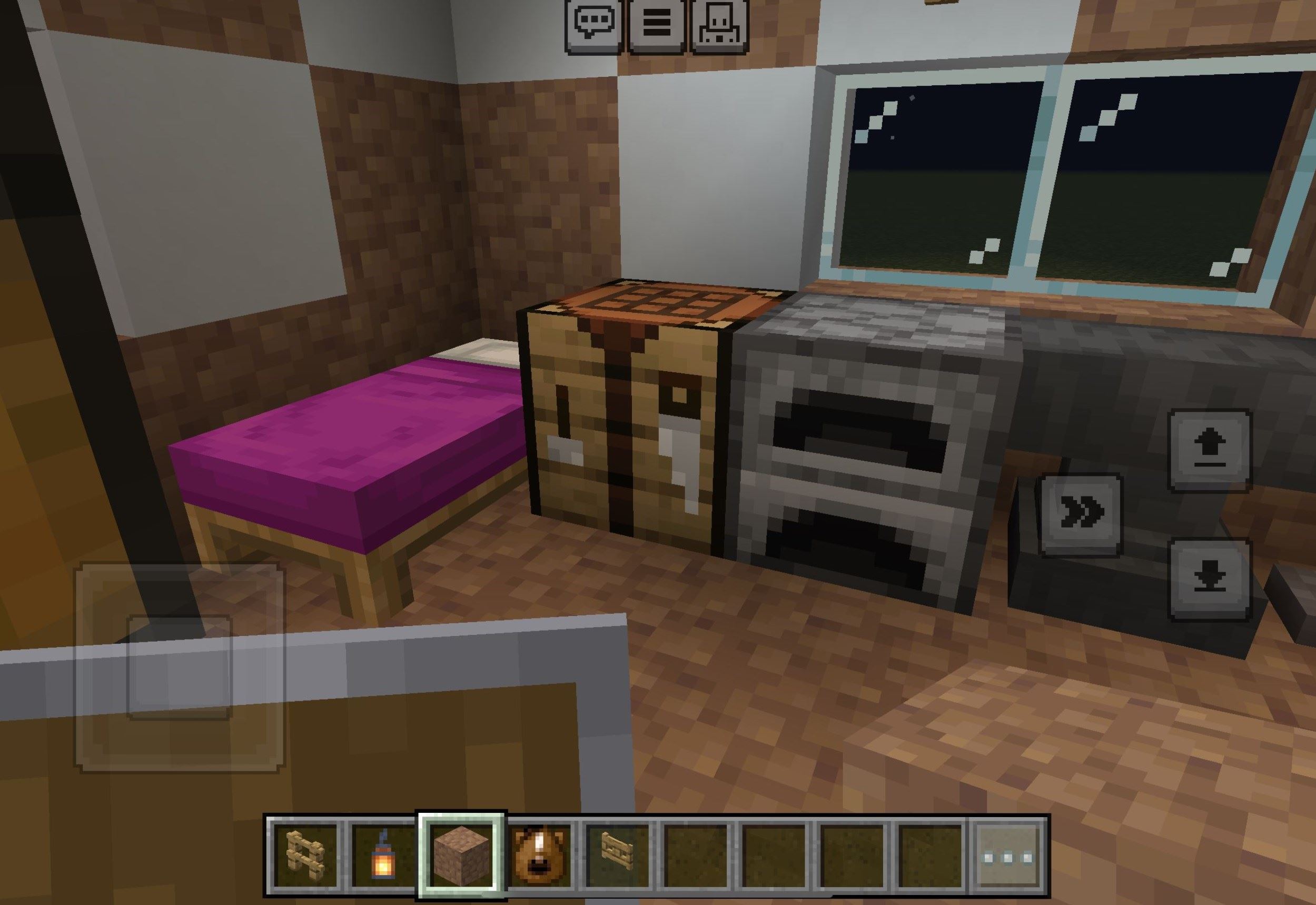Tap the fly up arrow button
The image size is (1316, 905).
[x=1209, y=450]
